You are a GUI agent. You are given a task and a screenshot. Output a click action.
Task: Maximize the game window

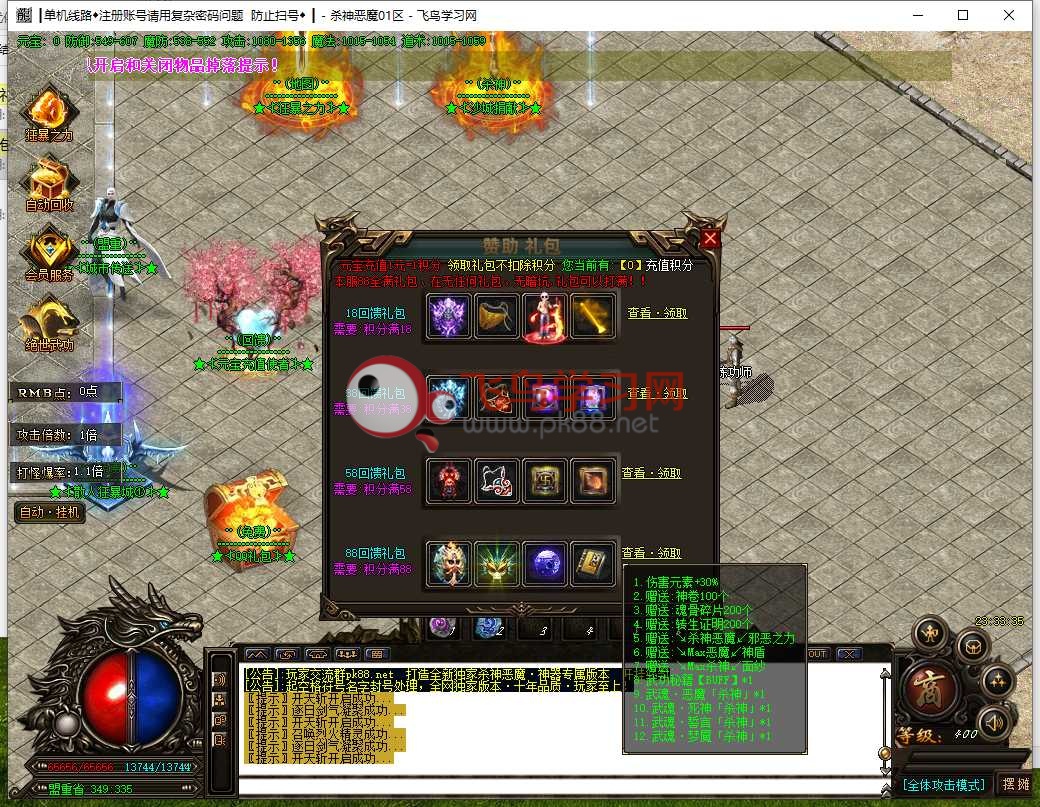[963, 15]
